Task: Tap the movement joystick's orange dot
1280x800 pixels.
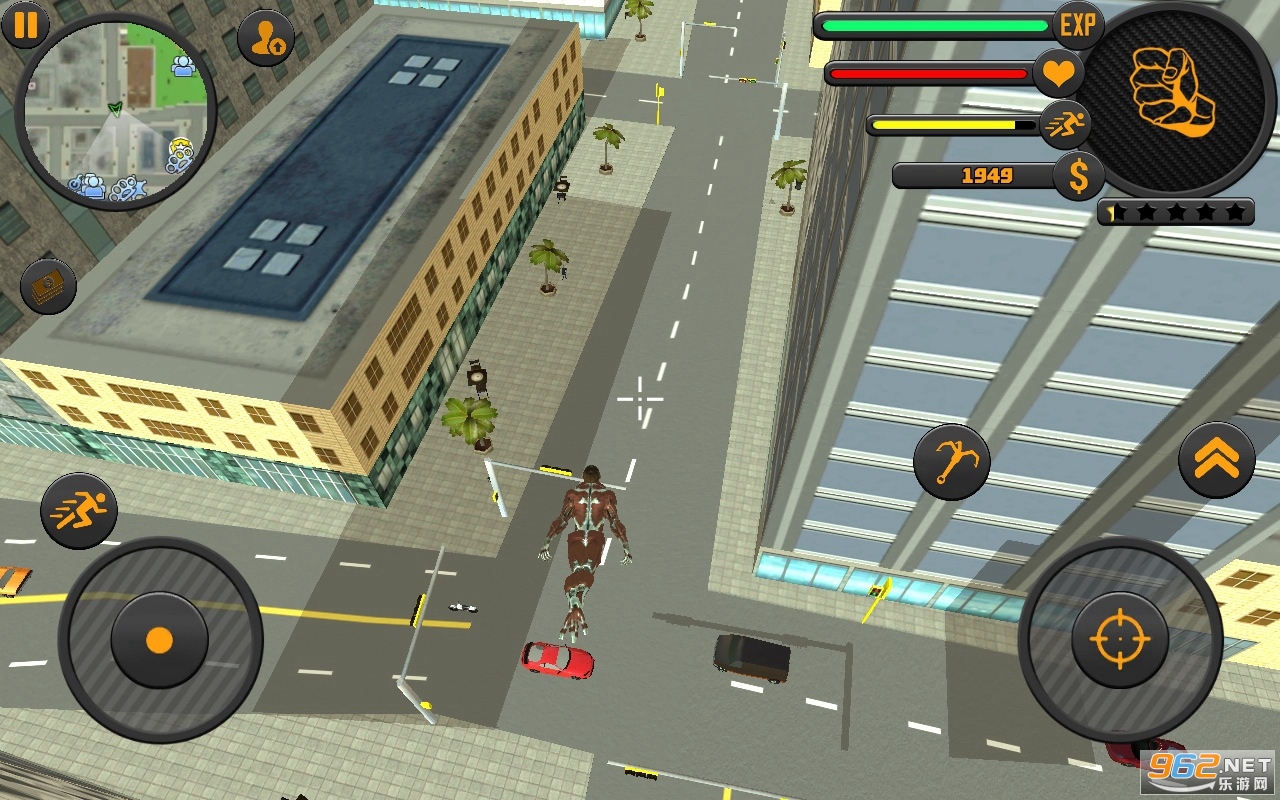Action: tap(159, 640)
